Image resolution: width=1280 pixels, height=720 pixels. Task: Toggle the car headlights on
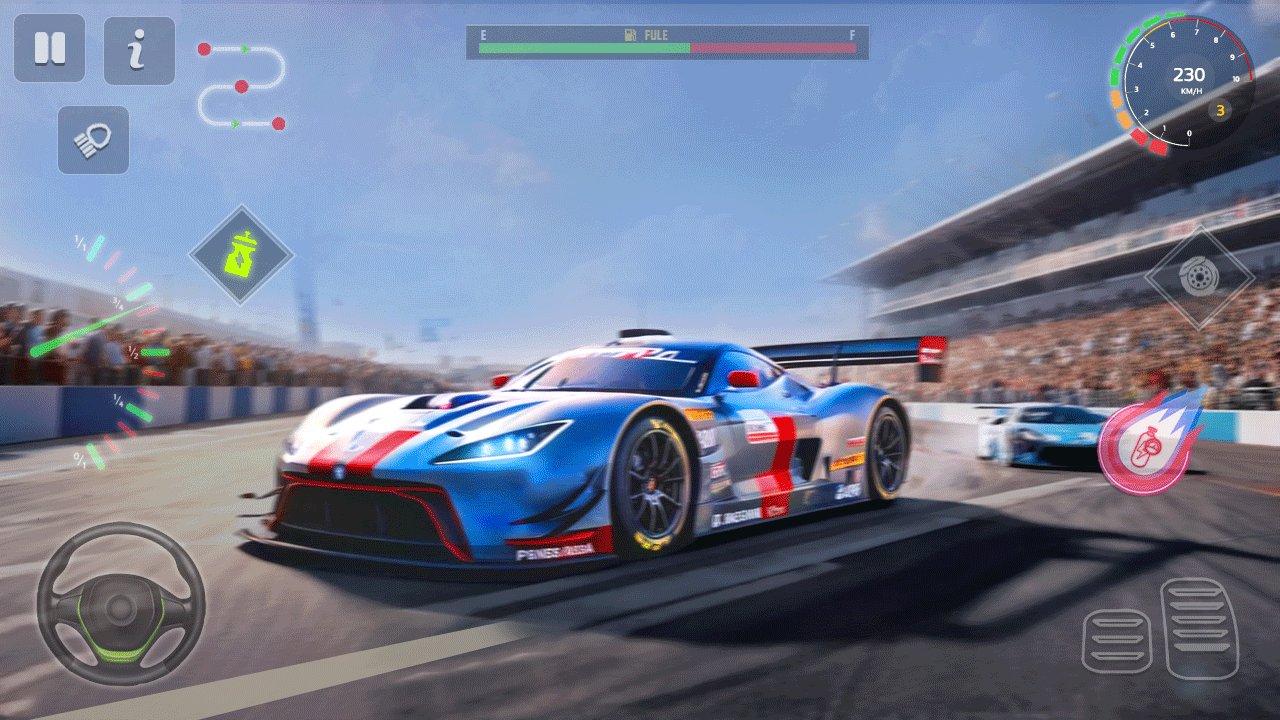(93, 140)
